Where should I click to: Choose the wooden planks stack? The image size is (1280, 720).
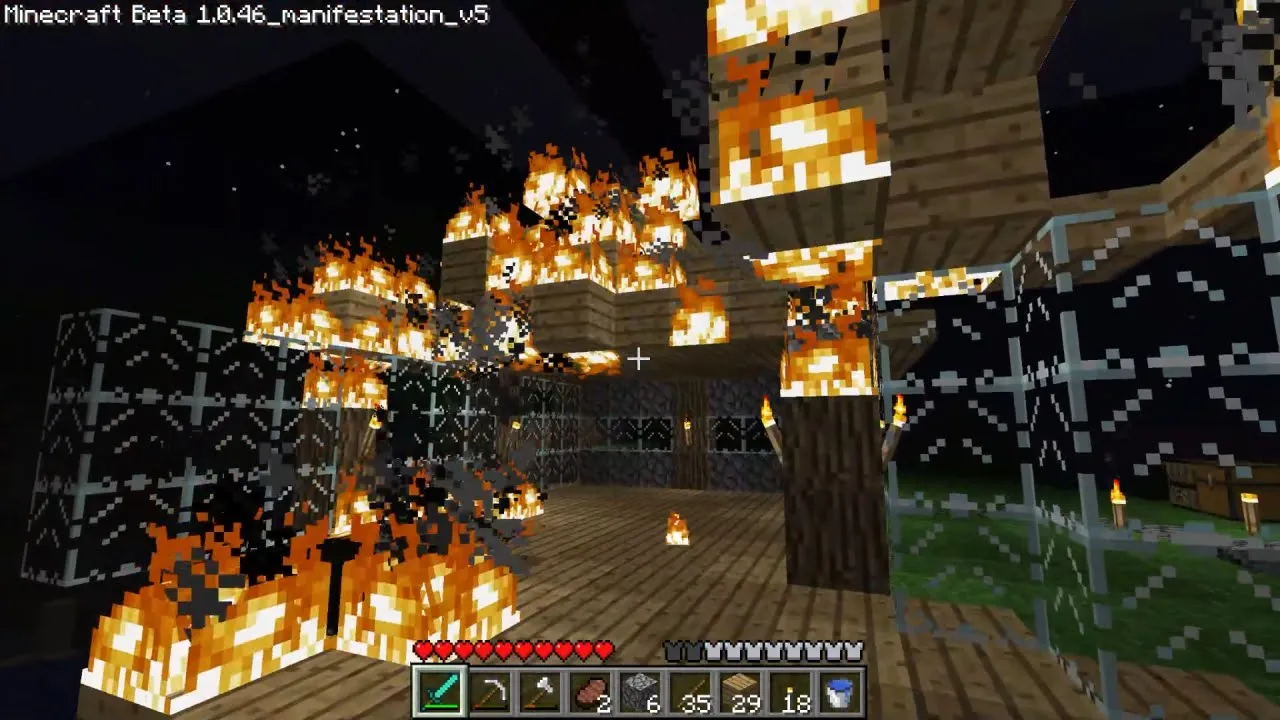[740, 692]
